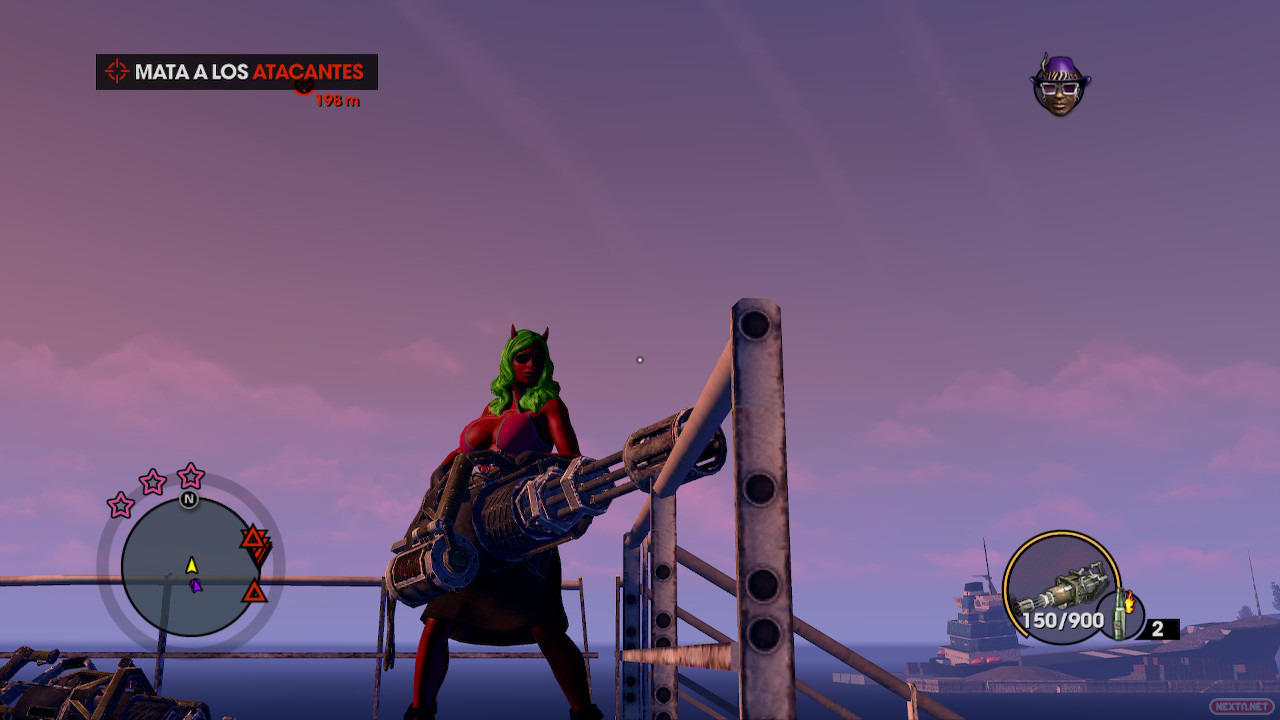Select the yellow player arrow on minimap
Image resolution: width=1280 pixels, height=720 pixels.
coord(192,565)
